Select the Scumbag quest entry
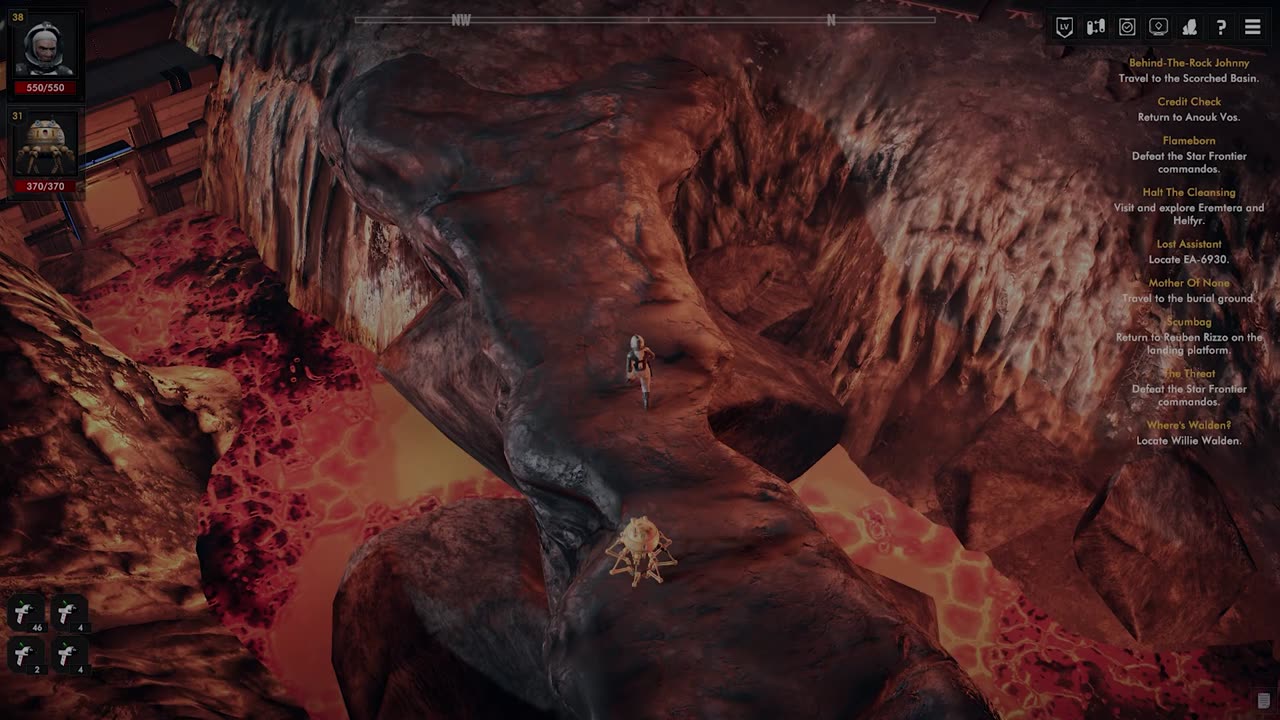This screenshot has height=720, width=1280. pos(1189,322)
